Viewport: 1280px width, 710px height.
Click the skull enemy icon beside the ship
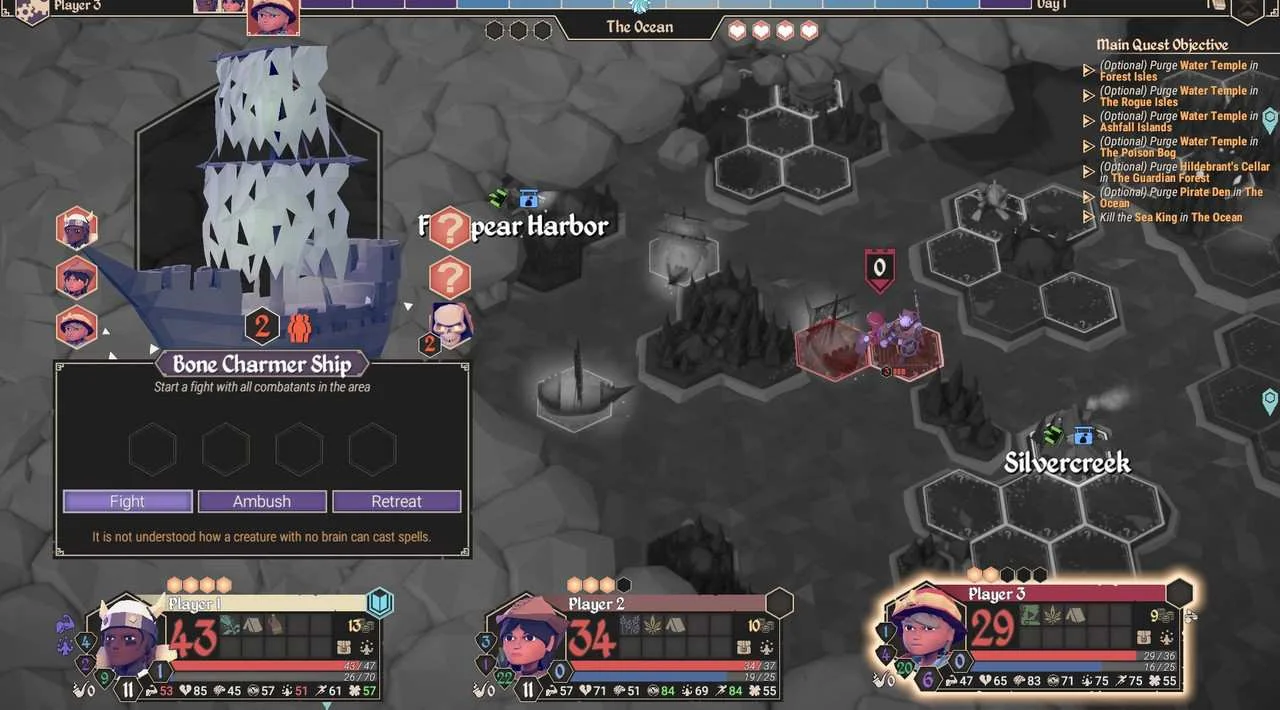point(451,322)
